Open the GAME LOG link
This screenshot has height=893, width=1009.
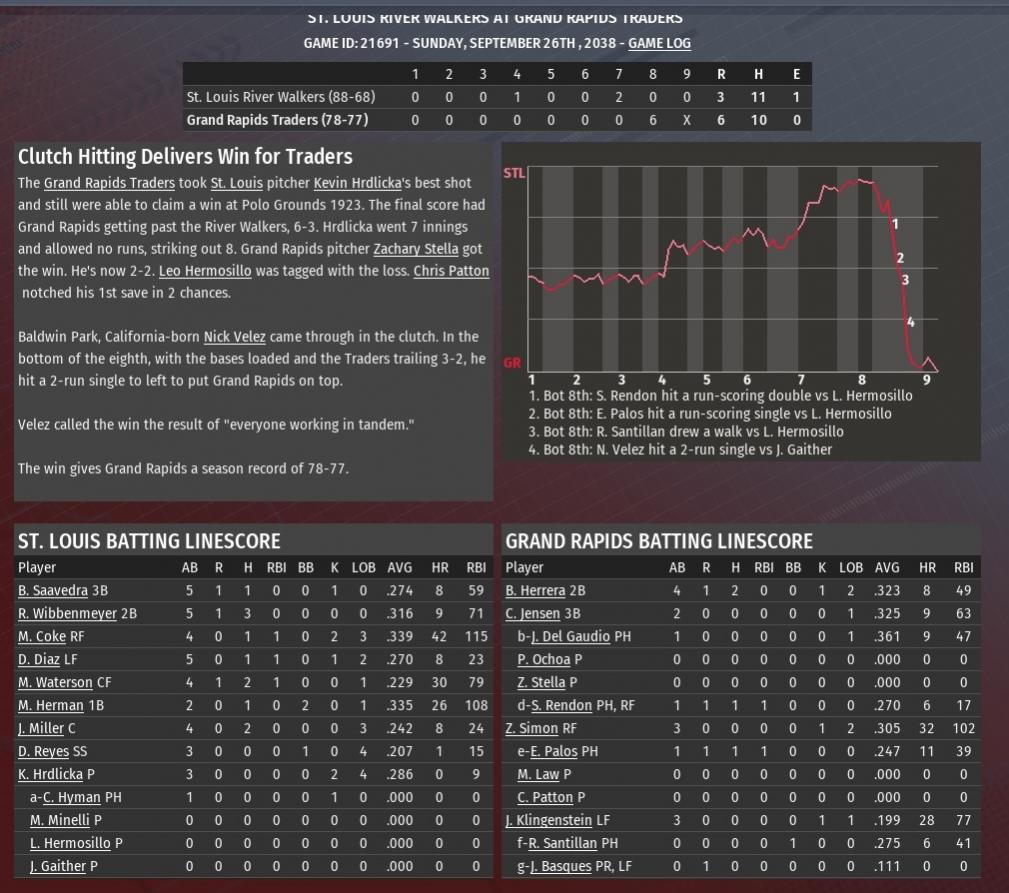point(659,43)
